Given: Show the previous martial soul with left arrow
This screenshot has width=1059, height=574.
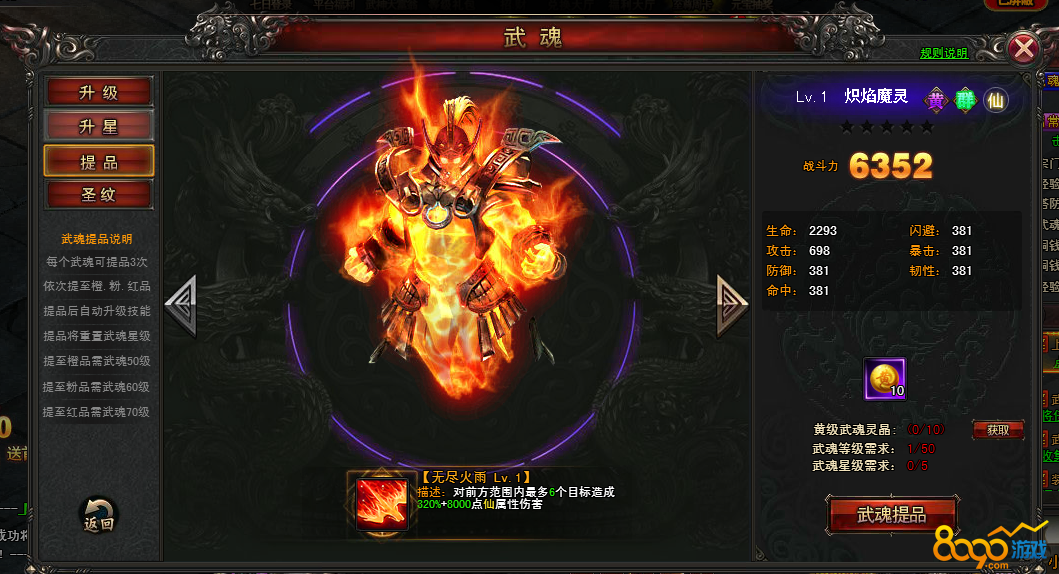Looking at the screenshot, I should [x=181, y=304].
